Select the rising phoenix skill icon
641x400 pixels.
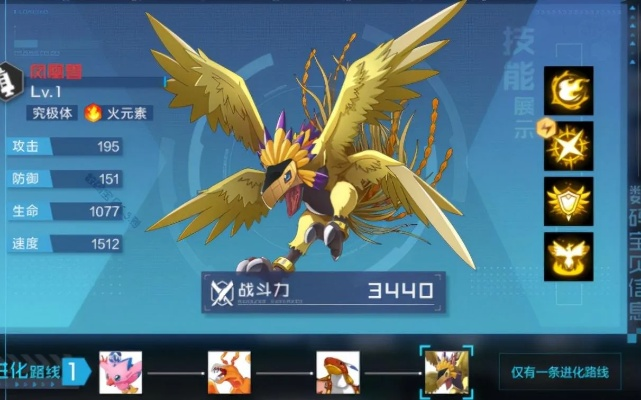pos(569,256)
